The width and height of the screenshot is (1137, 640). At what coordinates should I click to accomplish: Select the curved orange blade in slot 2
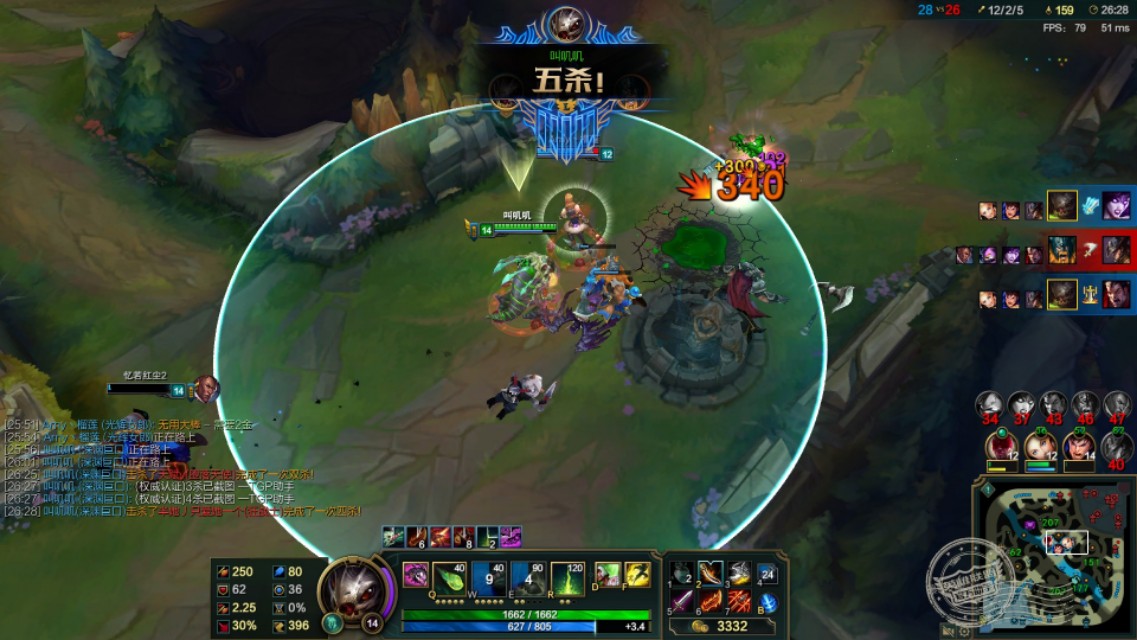pos(710,573)
